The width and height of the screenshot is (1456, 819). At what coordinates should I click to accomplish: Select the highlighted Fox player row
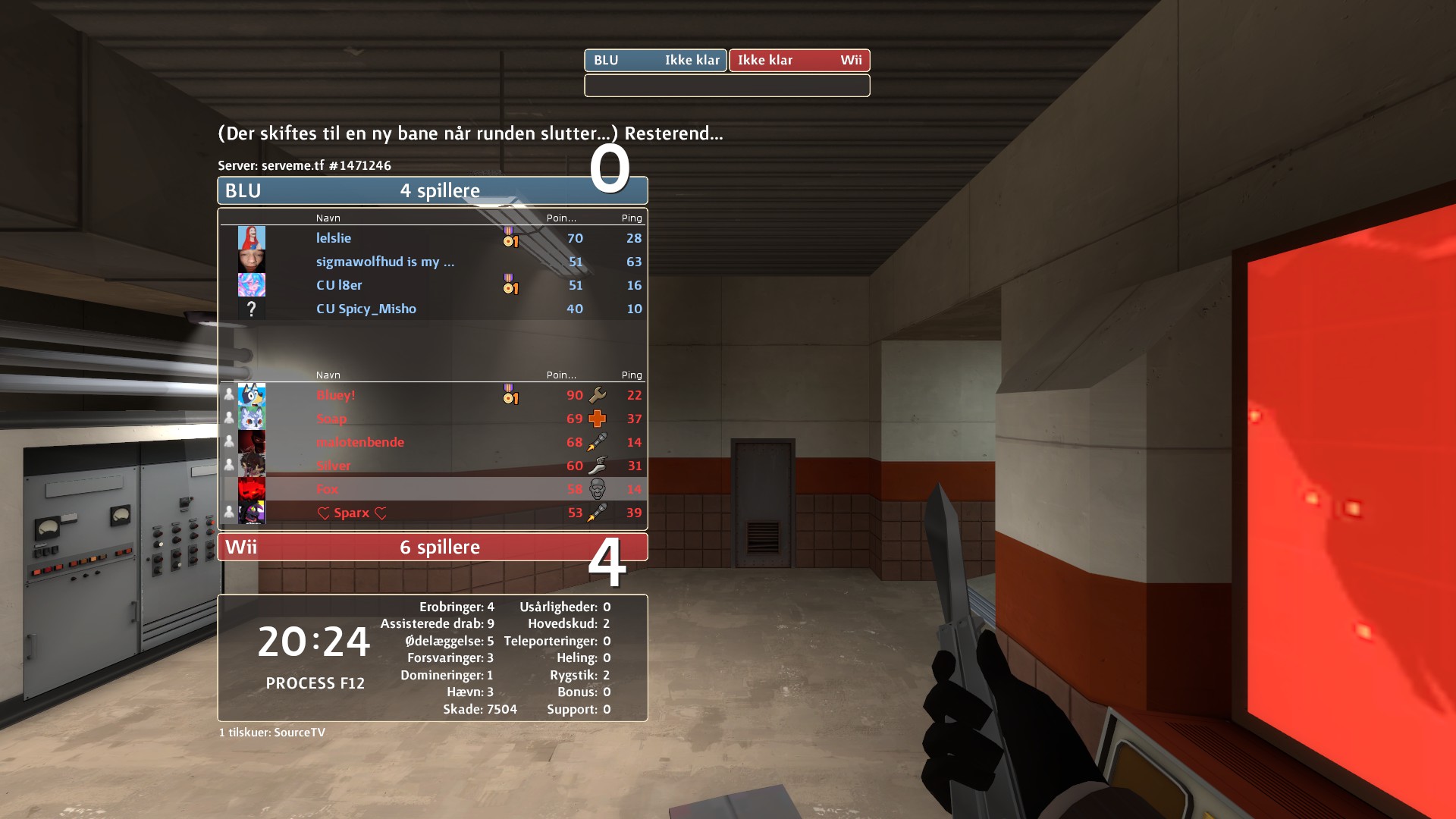point(432,489)
